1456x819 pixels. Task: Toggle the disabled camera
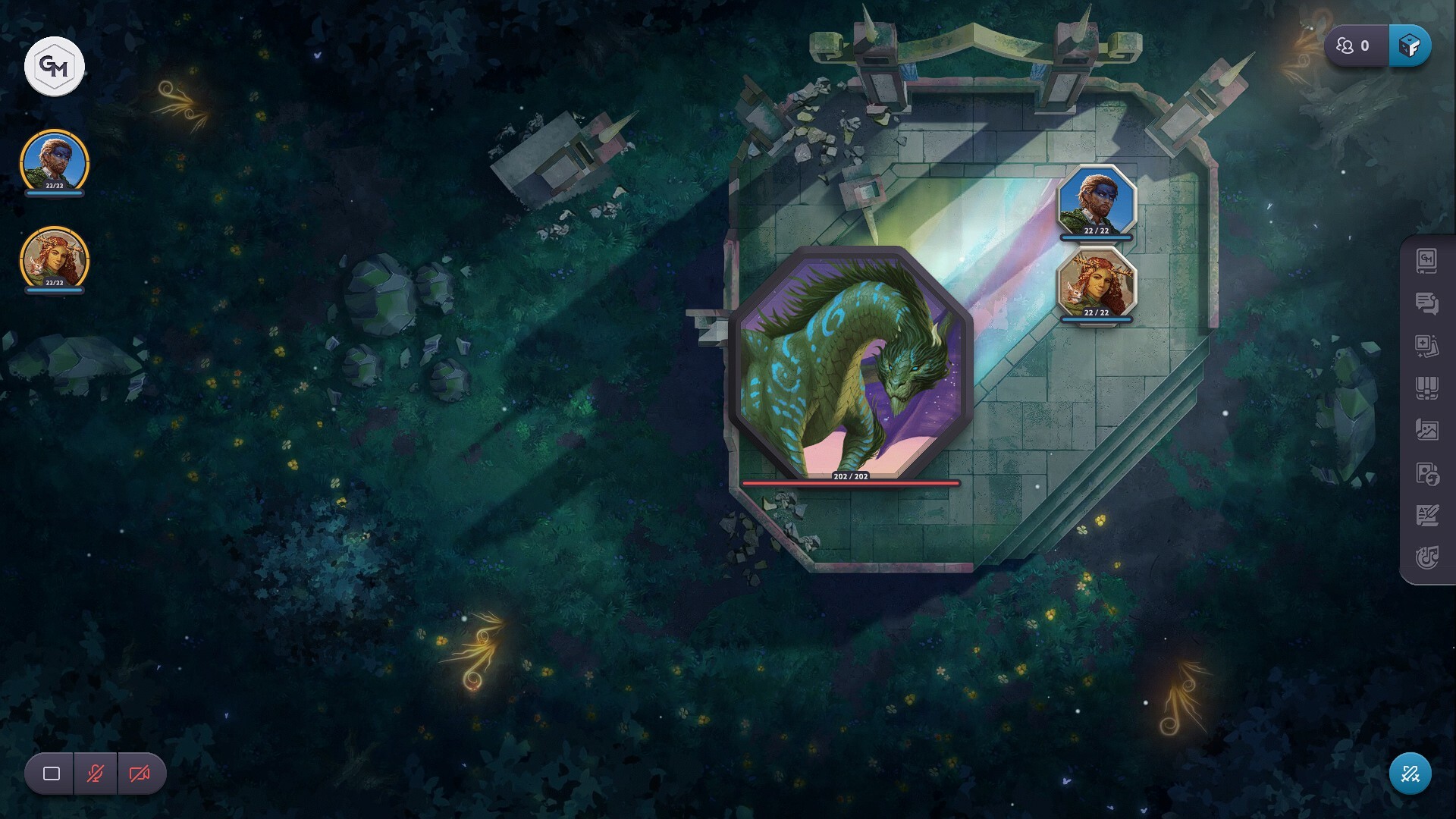click(x=140, y=773)
